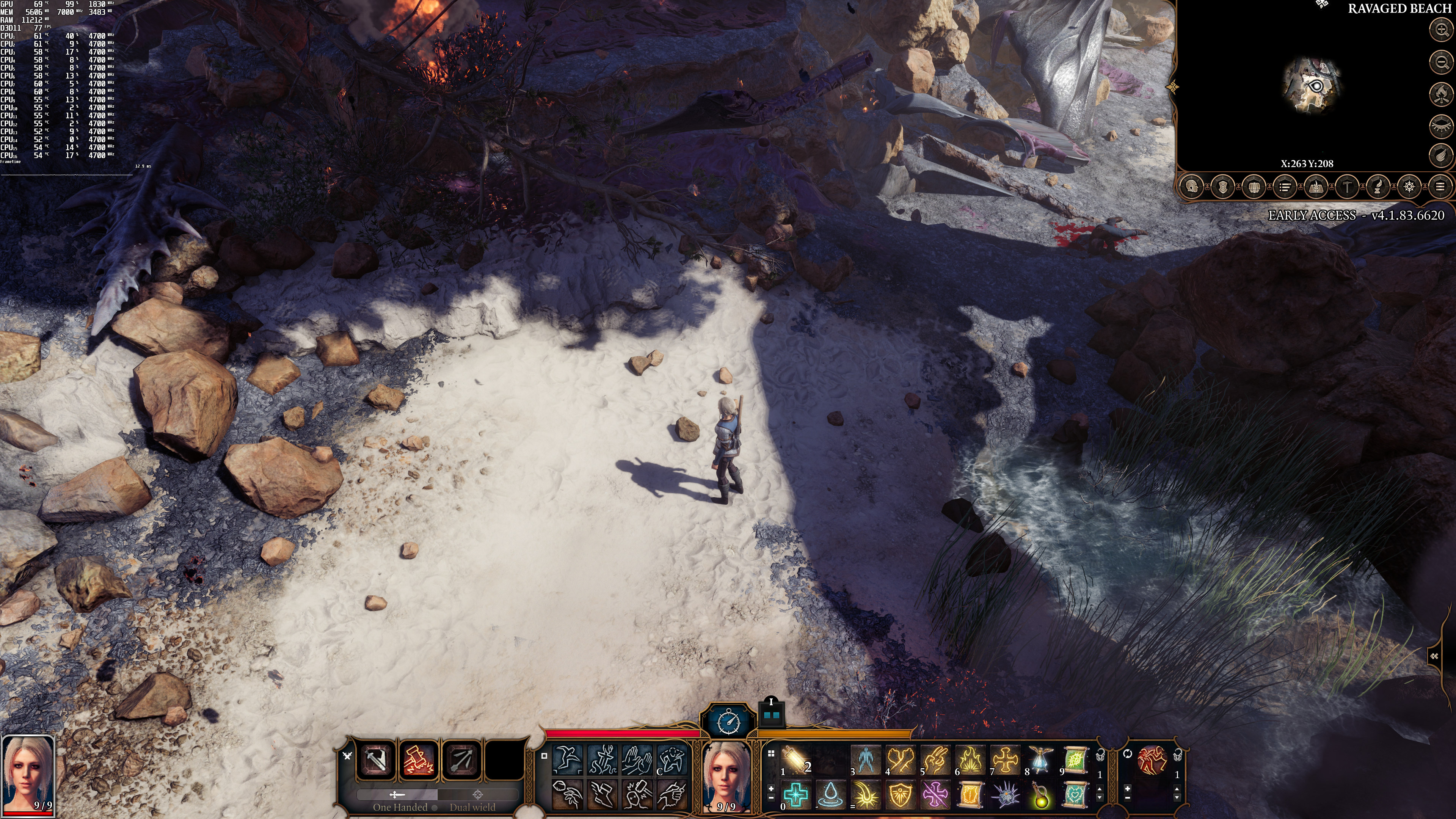
Task: Cast the flame spell in slot 6
Action: point(971,759)
